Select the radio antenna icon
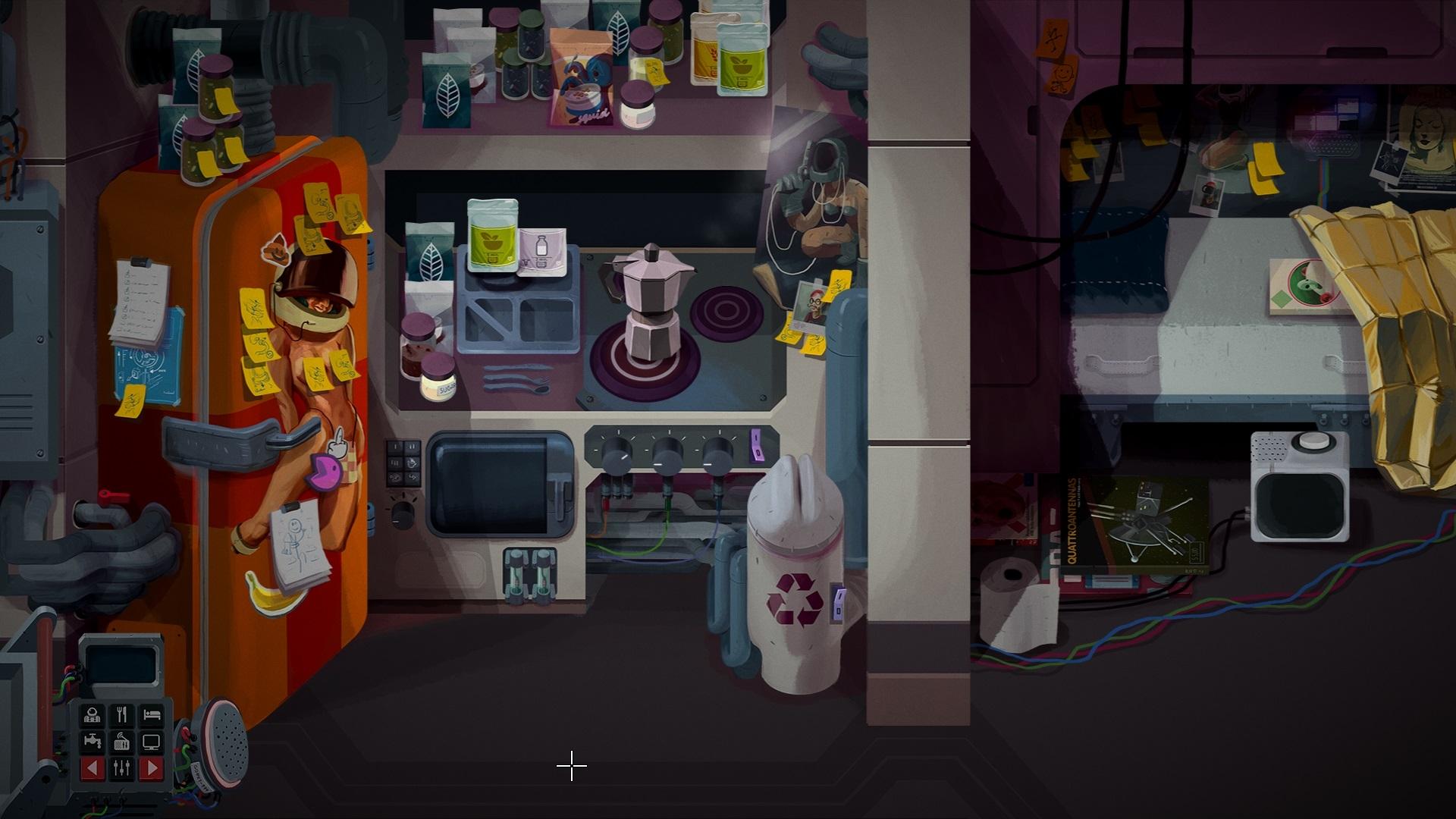 pos(122,742)
